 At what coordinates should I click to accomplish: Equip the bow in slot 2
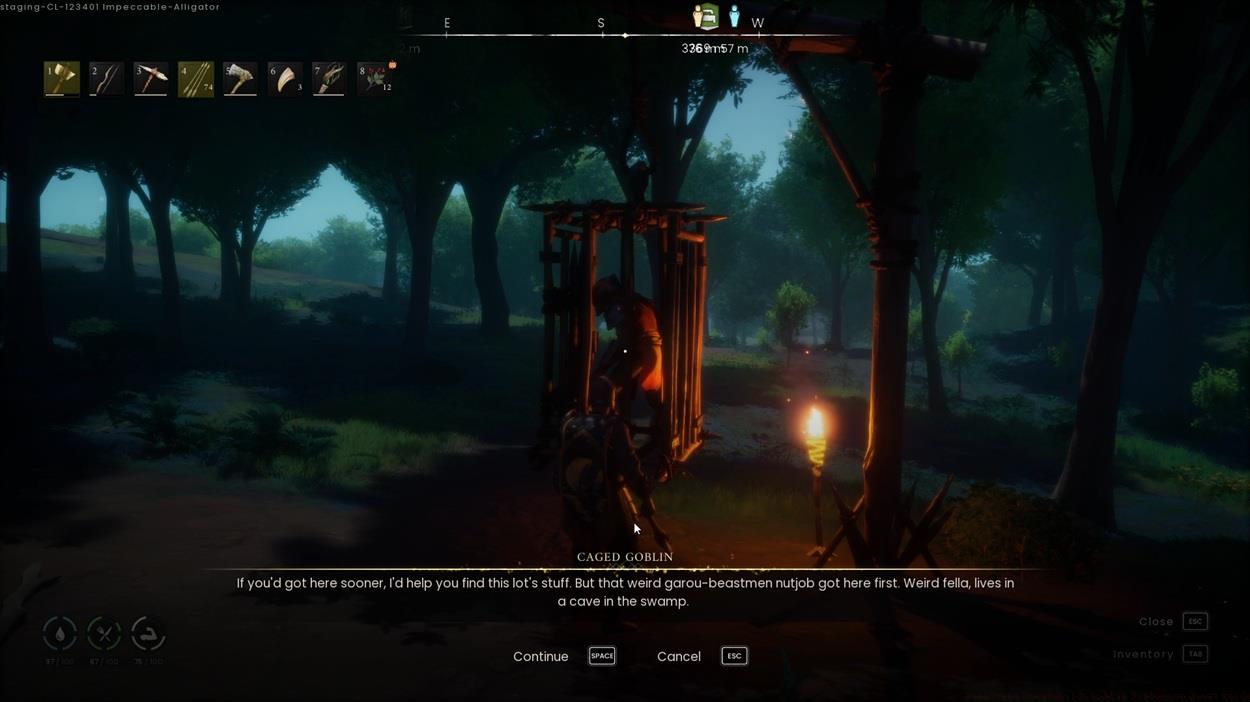[106, 79]
